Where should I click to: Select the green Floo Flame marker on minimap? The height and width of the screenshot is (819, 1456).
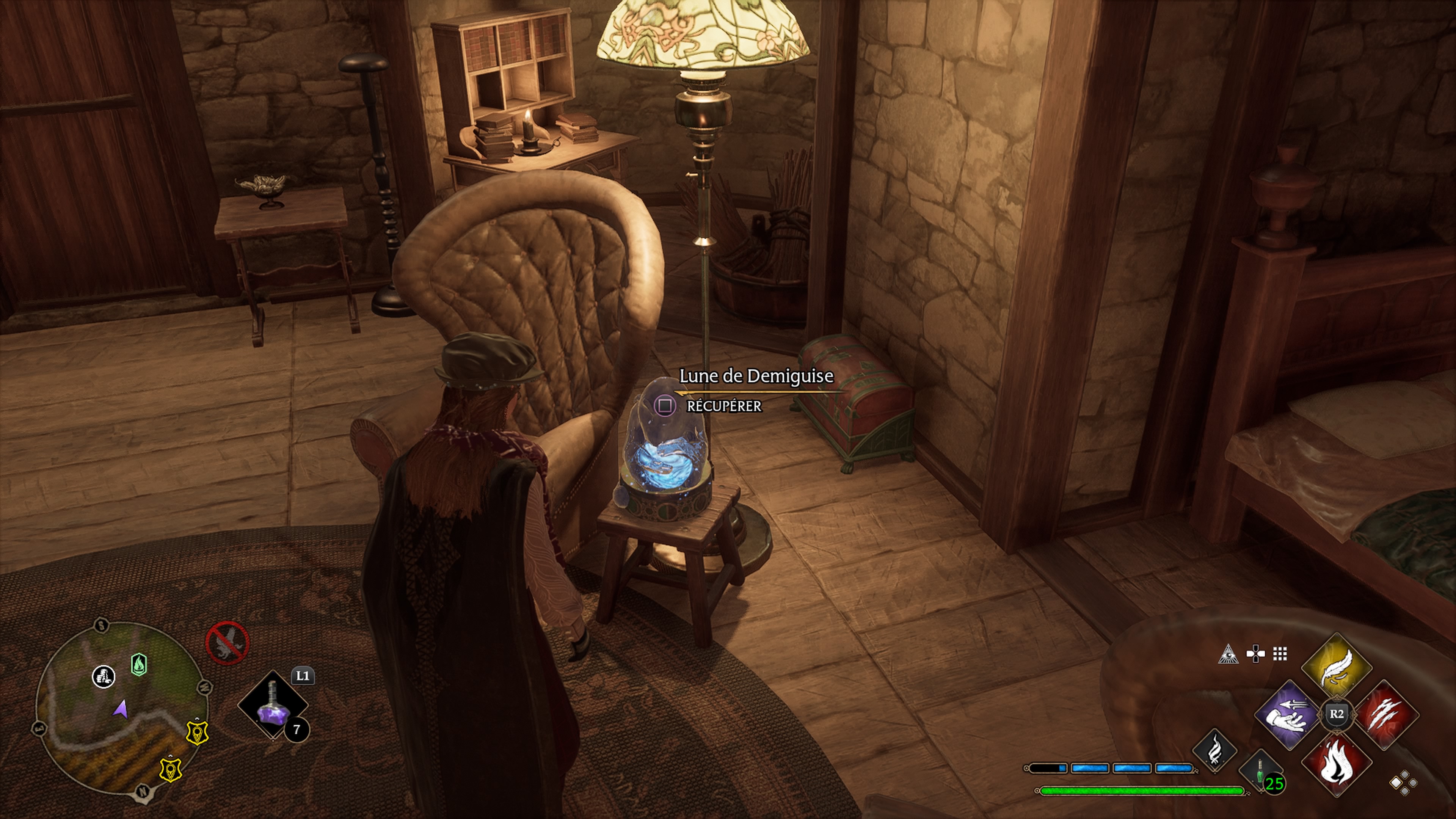tap(138, 664)
